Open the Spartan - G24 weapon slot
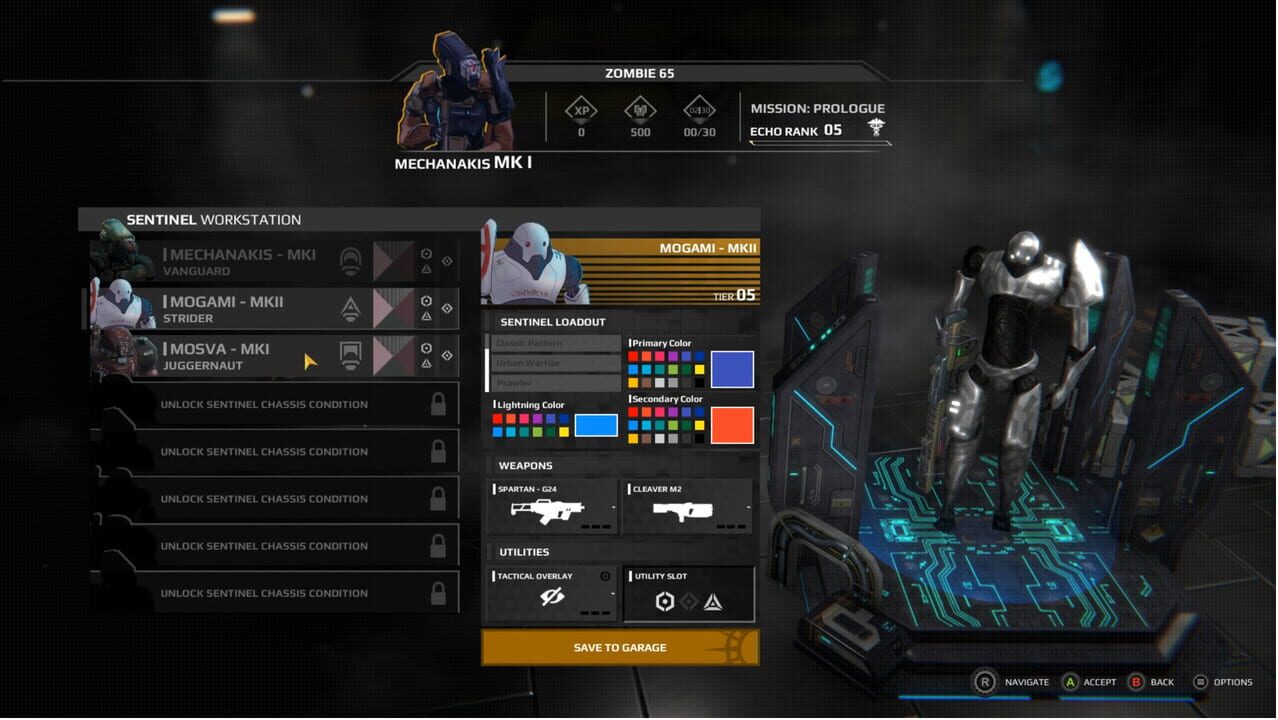The width and height of the screenshot is (1278, 720). point(552,507)
